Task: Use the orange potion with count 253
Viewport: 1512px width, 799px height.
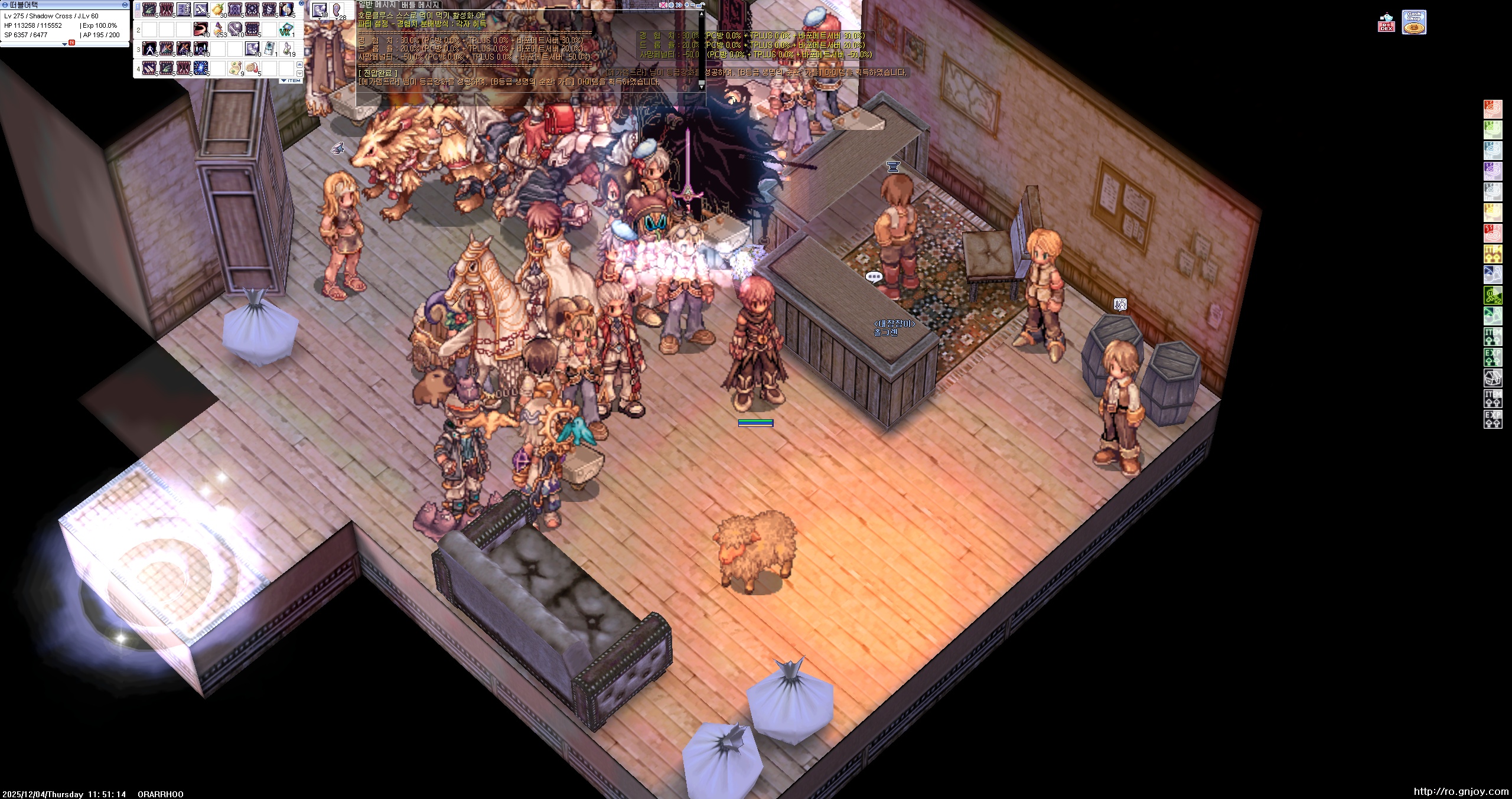Action: pyautogui.click(x=218, y=29)
